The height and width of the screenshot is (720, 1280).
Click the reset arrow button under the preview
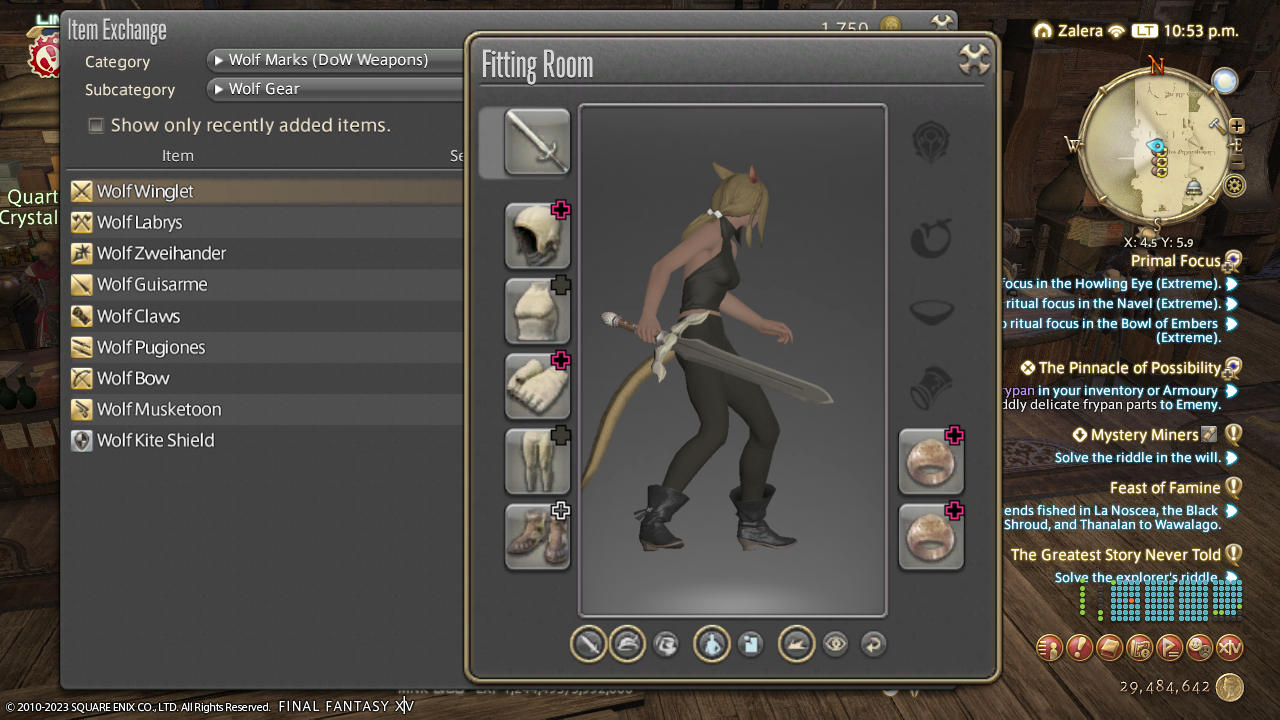(x=873, y=645)
